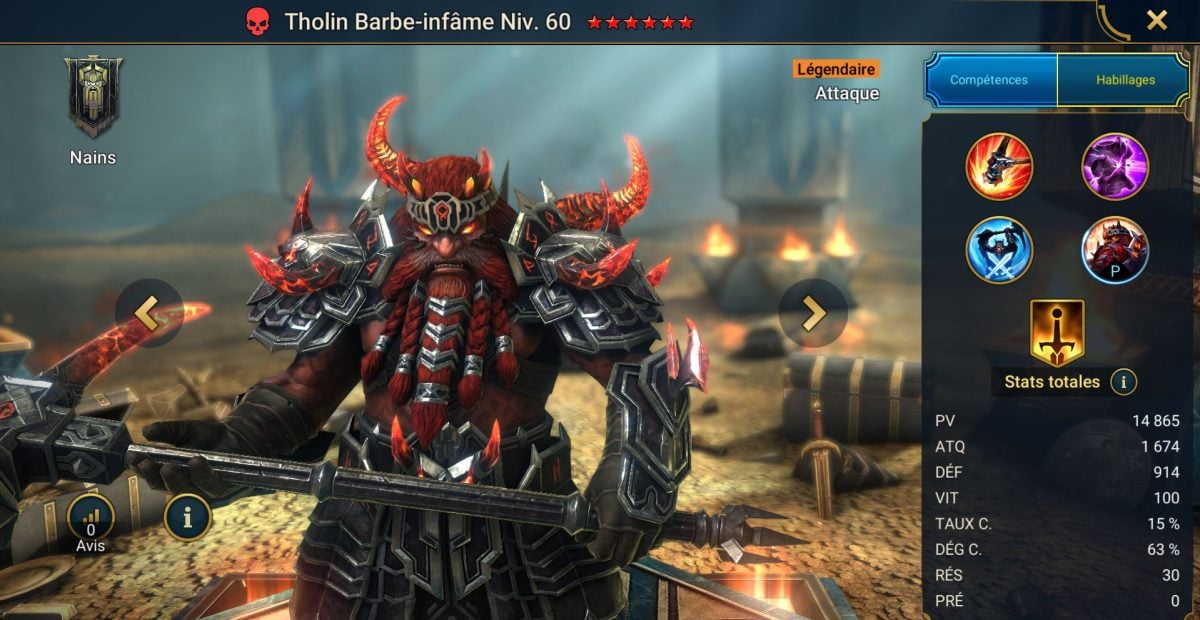View the passive skill icon marked P

pos(1115,250)
